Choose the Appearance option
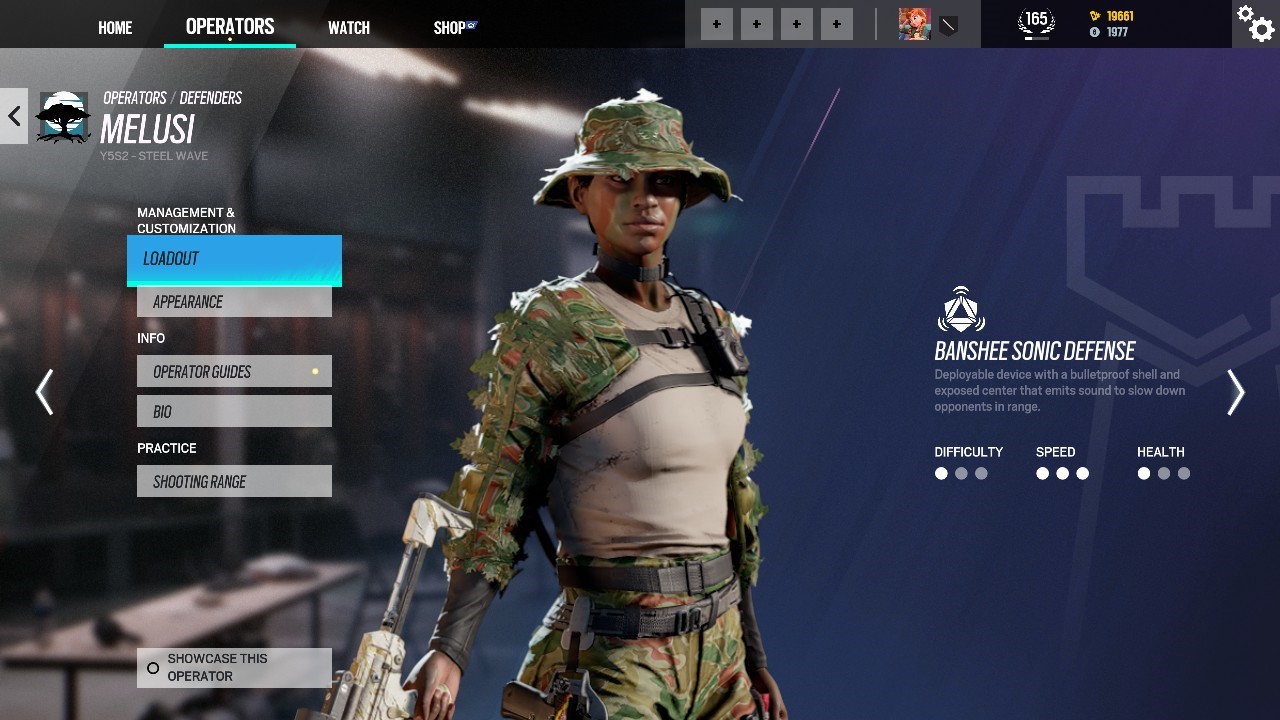 tap(234, 302)
